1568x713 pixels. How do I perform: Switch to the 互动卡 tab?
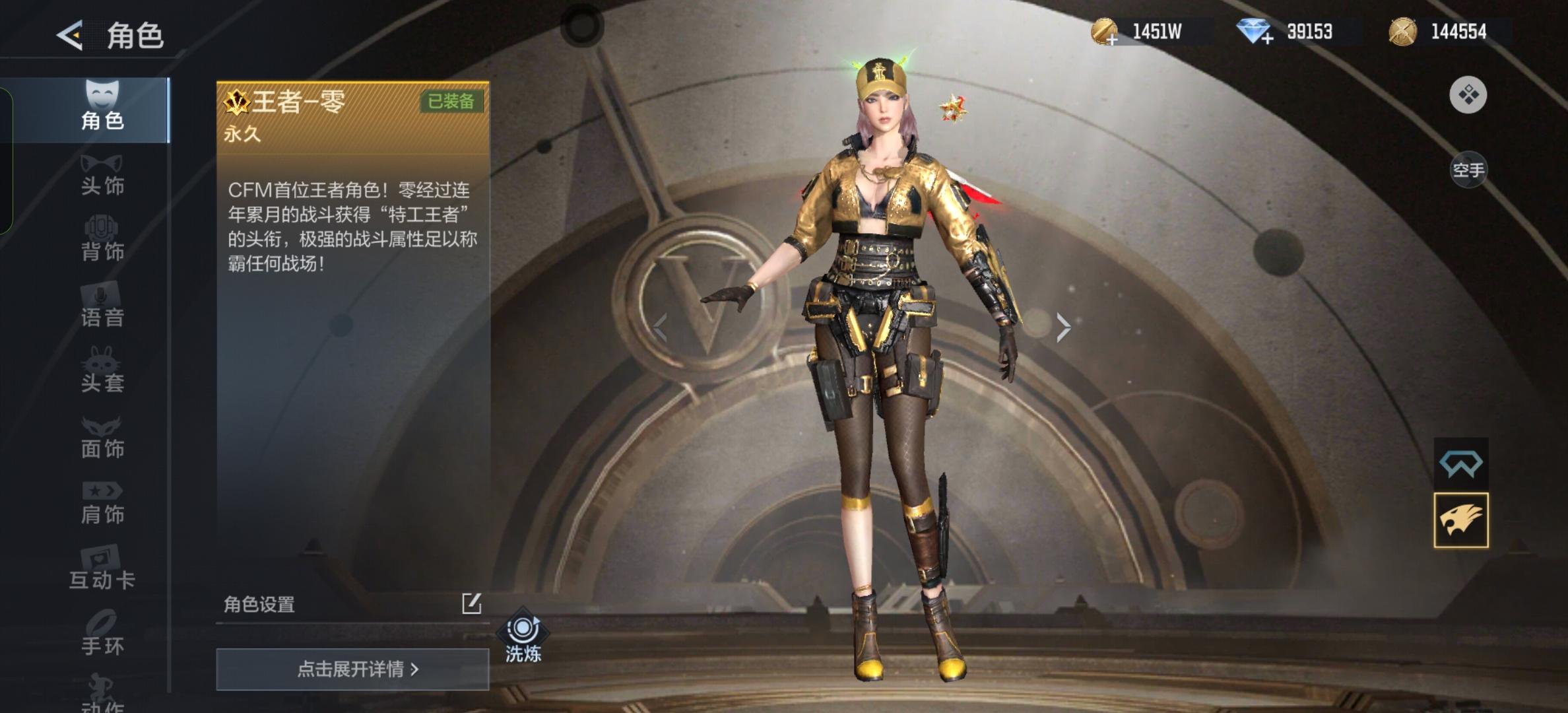(x=102, y=568)
